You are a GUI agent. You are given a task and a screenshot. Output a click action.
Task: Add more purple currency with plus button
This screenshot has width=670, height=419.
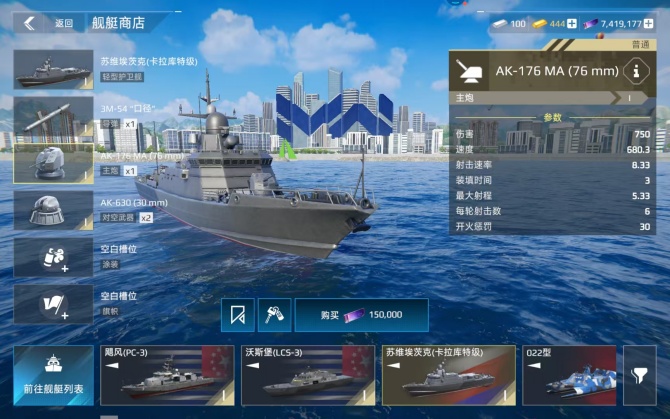click(x=650, y=23)
